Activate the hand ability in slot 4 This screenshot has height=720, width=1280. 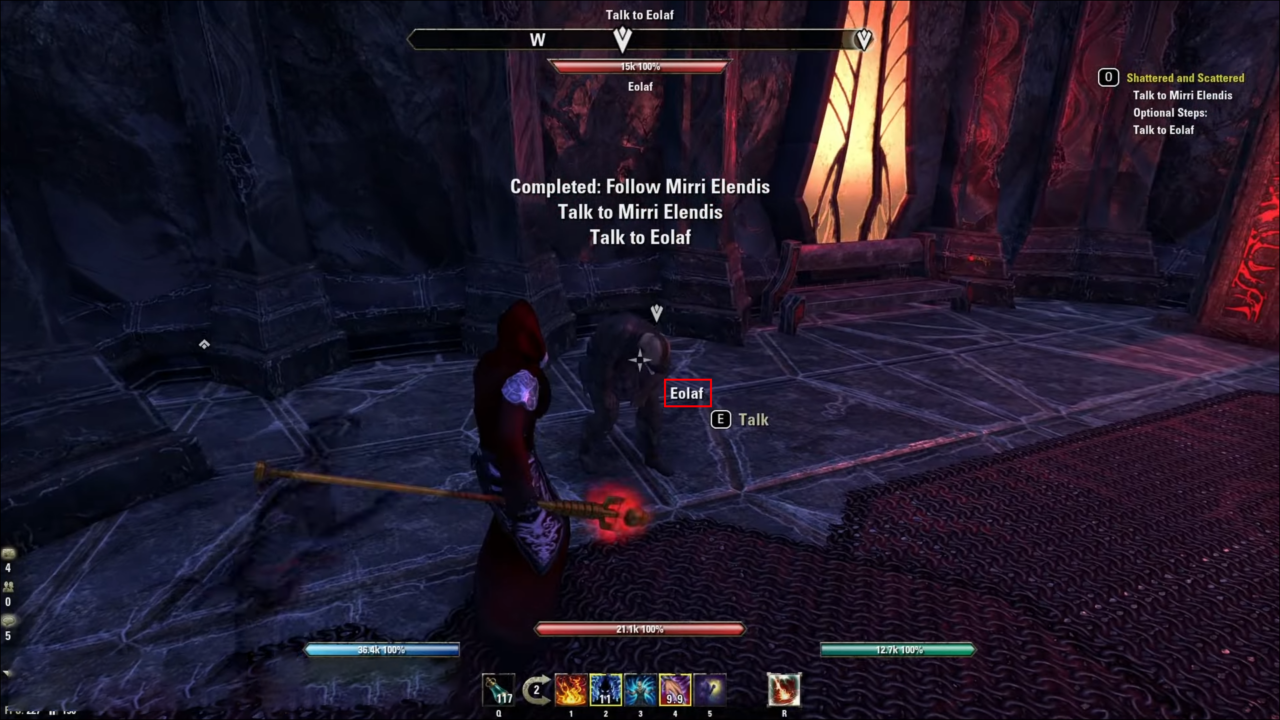click(673, 690)
